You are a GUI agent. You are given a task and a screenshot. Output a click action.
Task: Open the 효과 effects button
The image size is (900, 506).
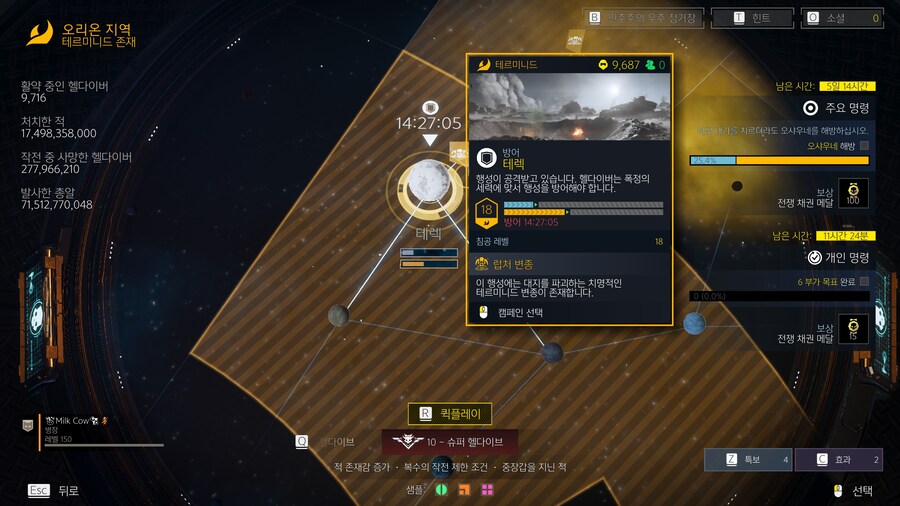[x=839, y=460]
